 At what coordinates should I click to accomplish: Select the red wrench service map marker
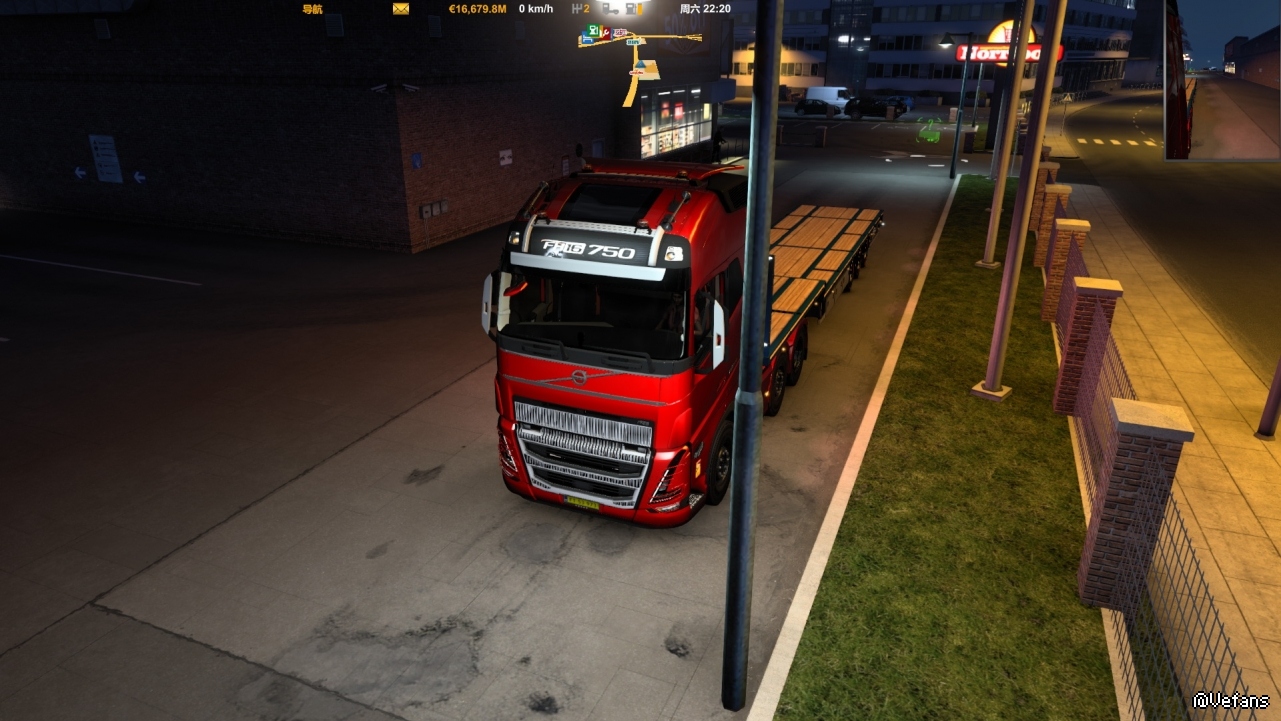[606, 33]
